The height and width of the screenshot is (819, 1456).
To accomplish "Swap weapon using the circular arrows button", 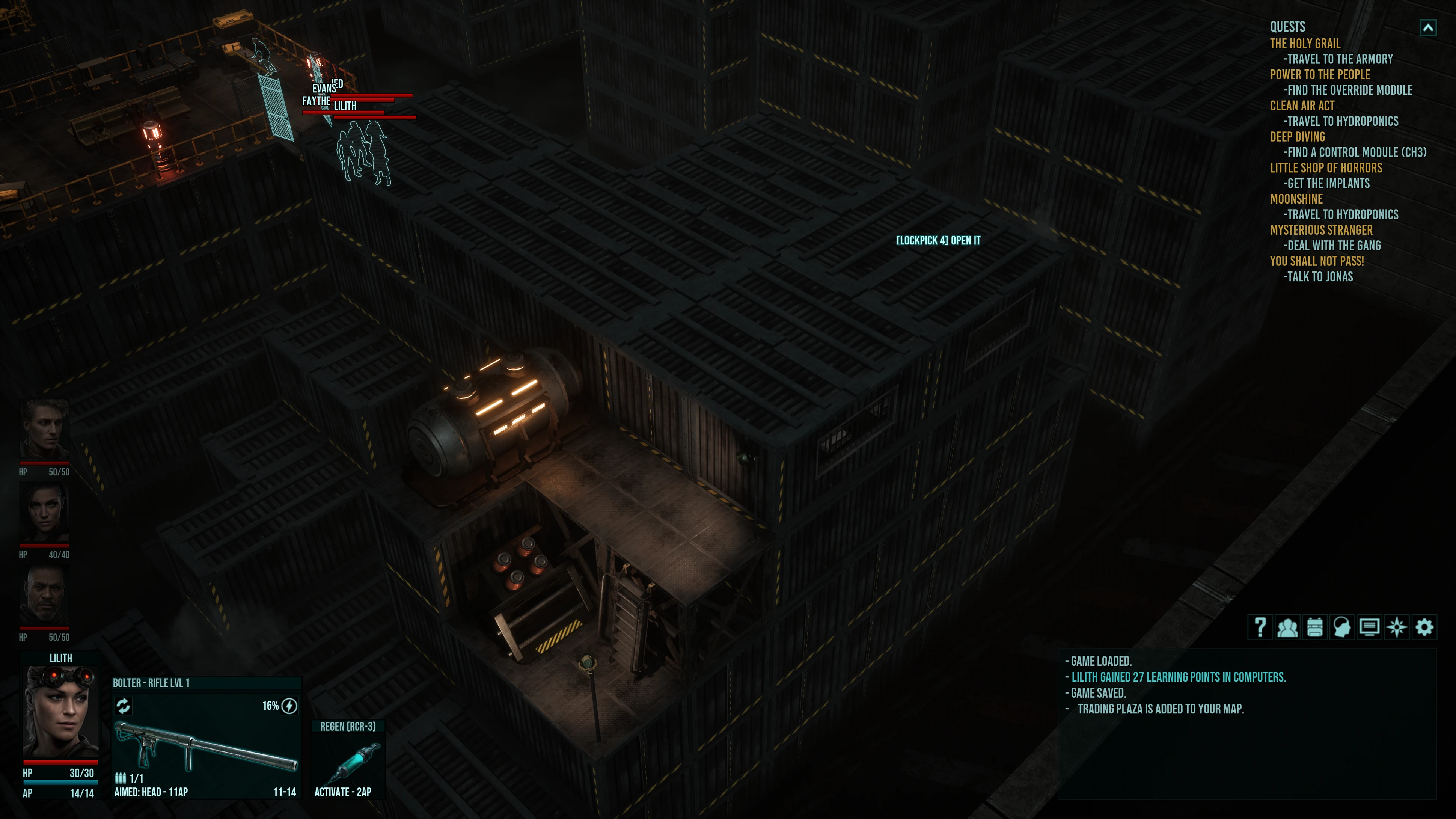I will [x=123, y=705].
